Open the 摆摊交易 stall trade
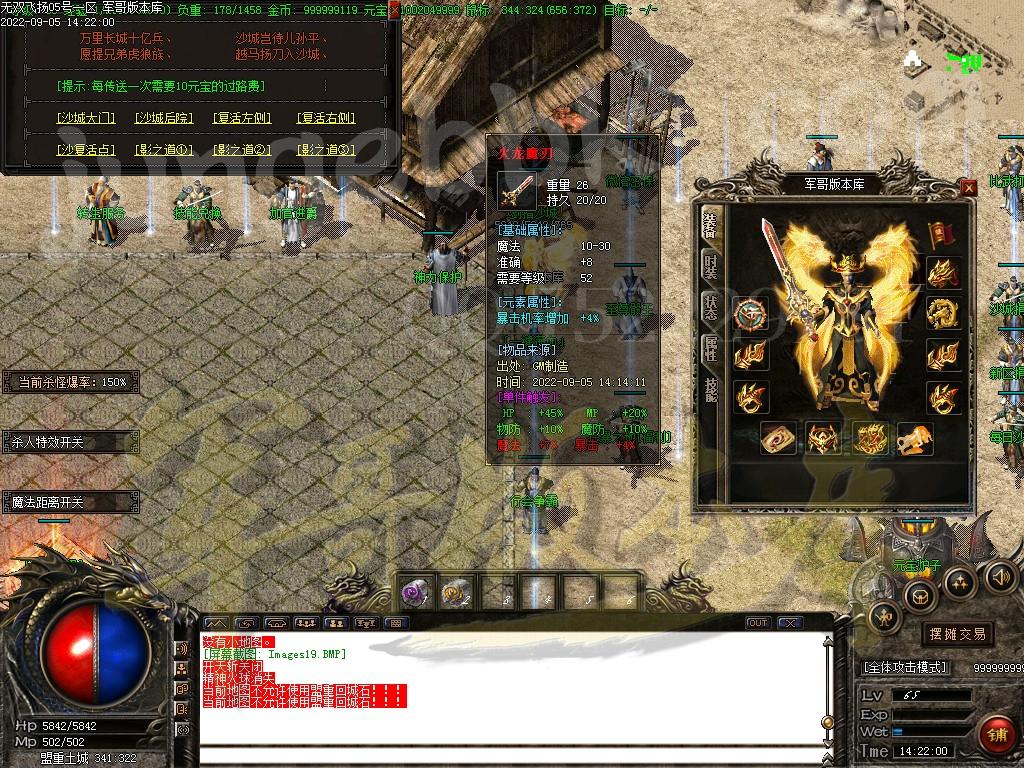This screenshot has height=768, width=1024. coord(957,634)
